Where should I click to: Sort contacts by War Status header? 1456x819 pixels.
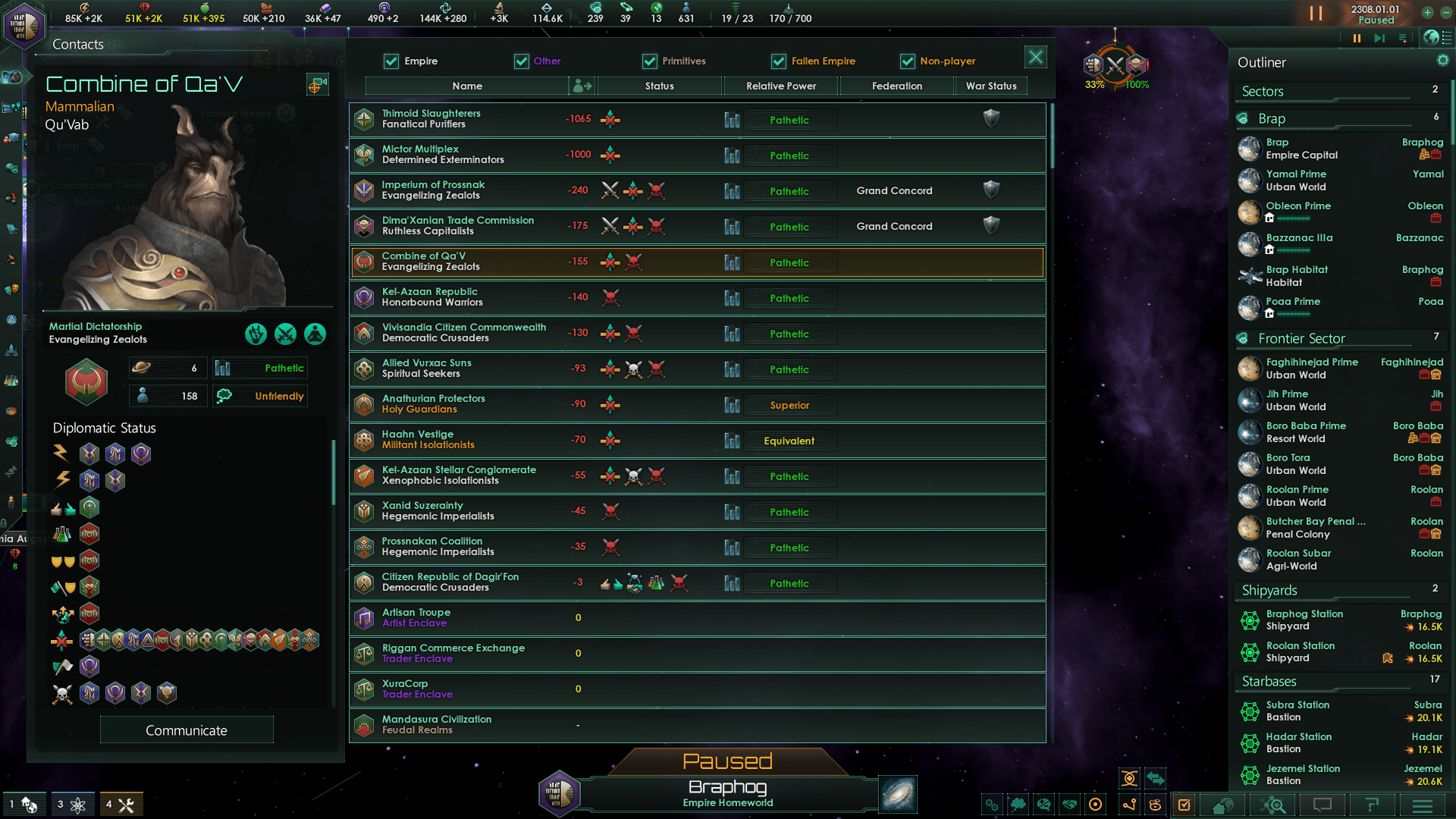tap(991, 86)
